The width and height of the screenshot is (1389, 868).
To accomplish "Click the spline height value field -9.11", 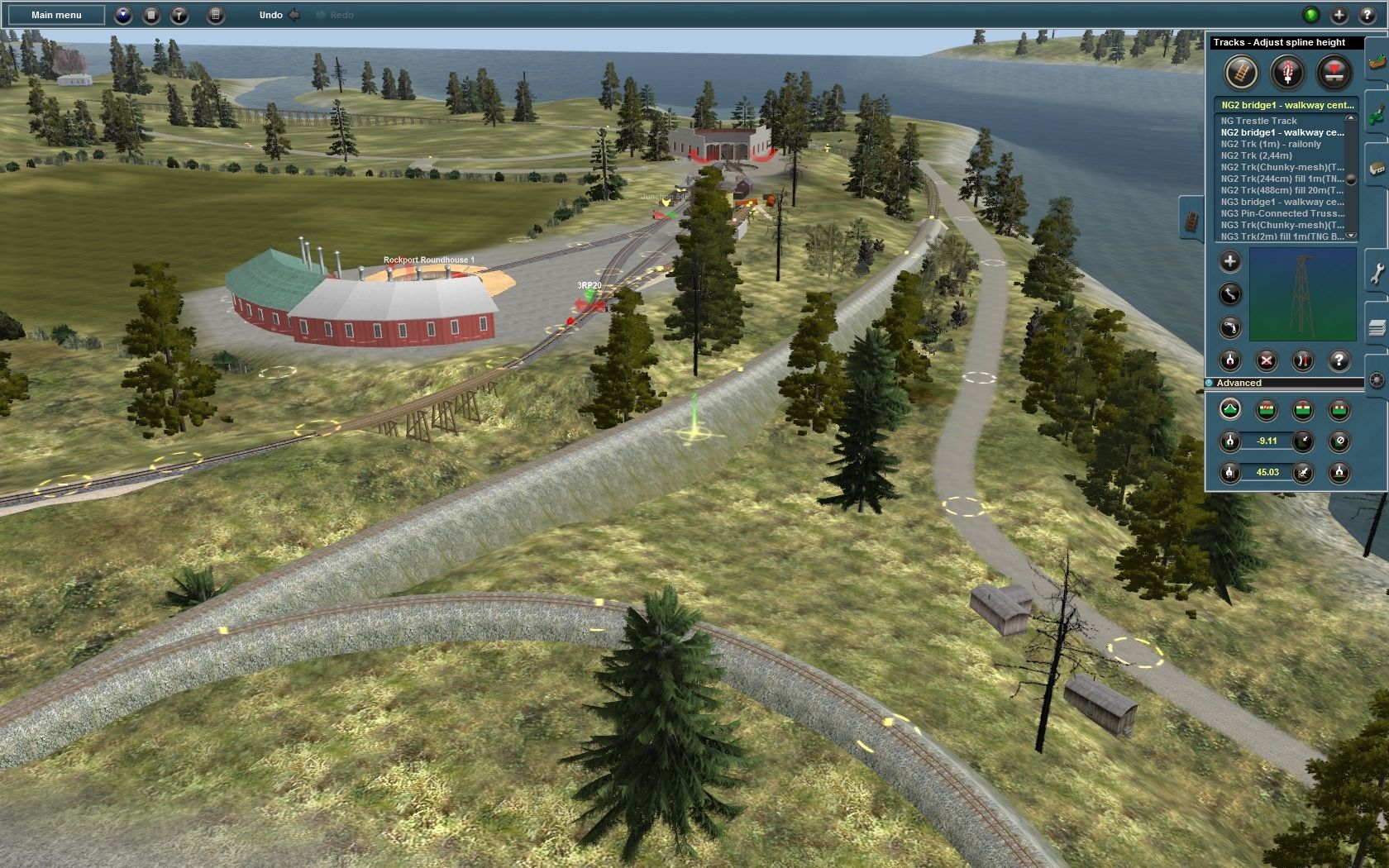I will [1267, 441].
